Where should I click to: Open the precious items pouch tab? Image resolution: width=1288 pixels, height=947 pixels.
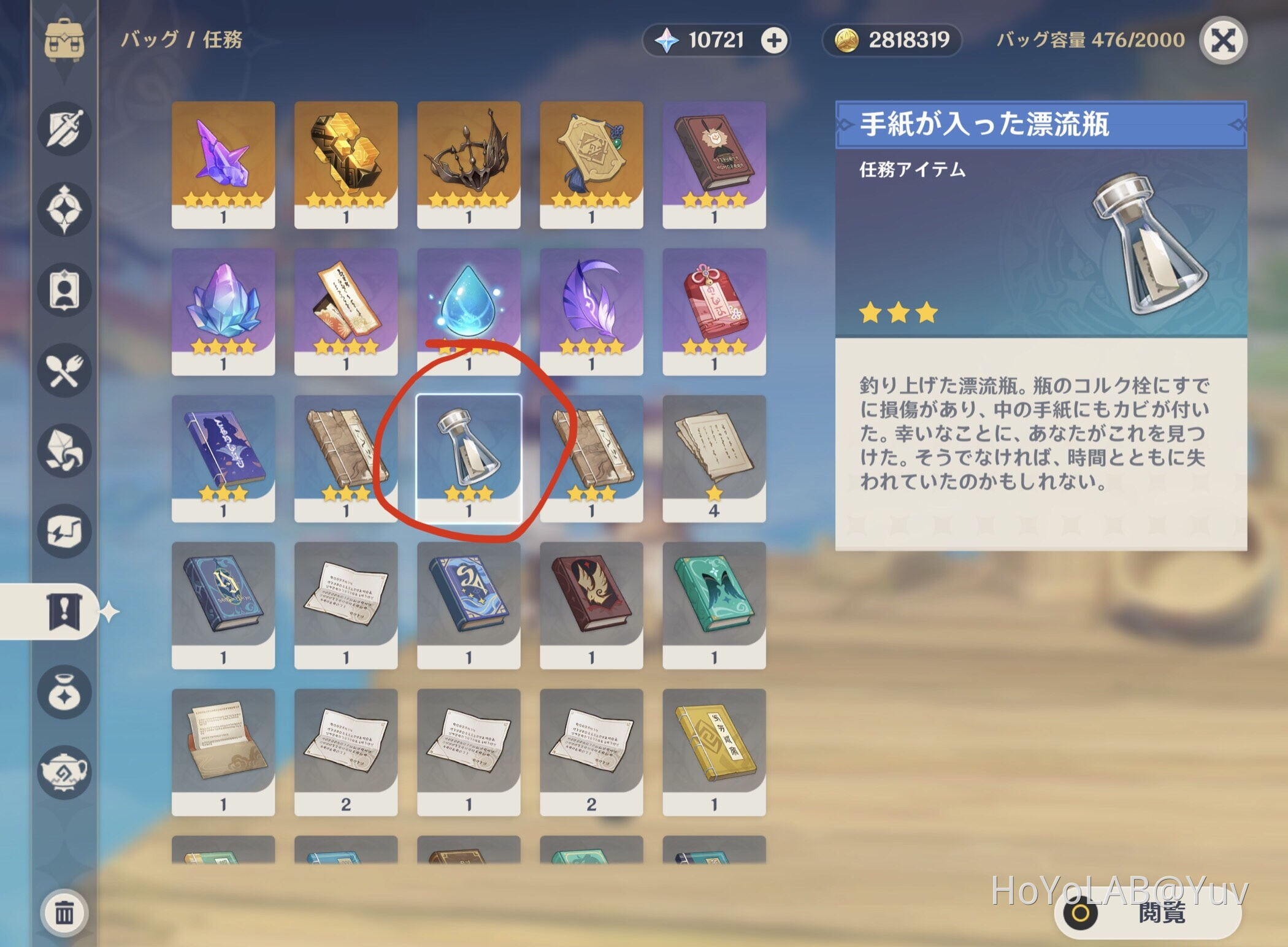click(x=64, y=691)
